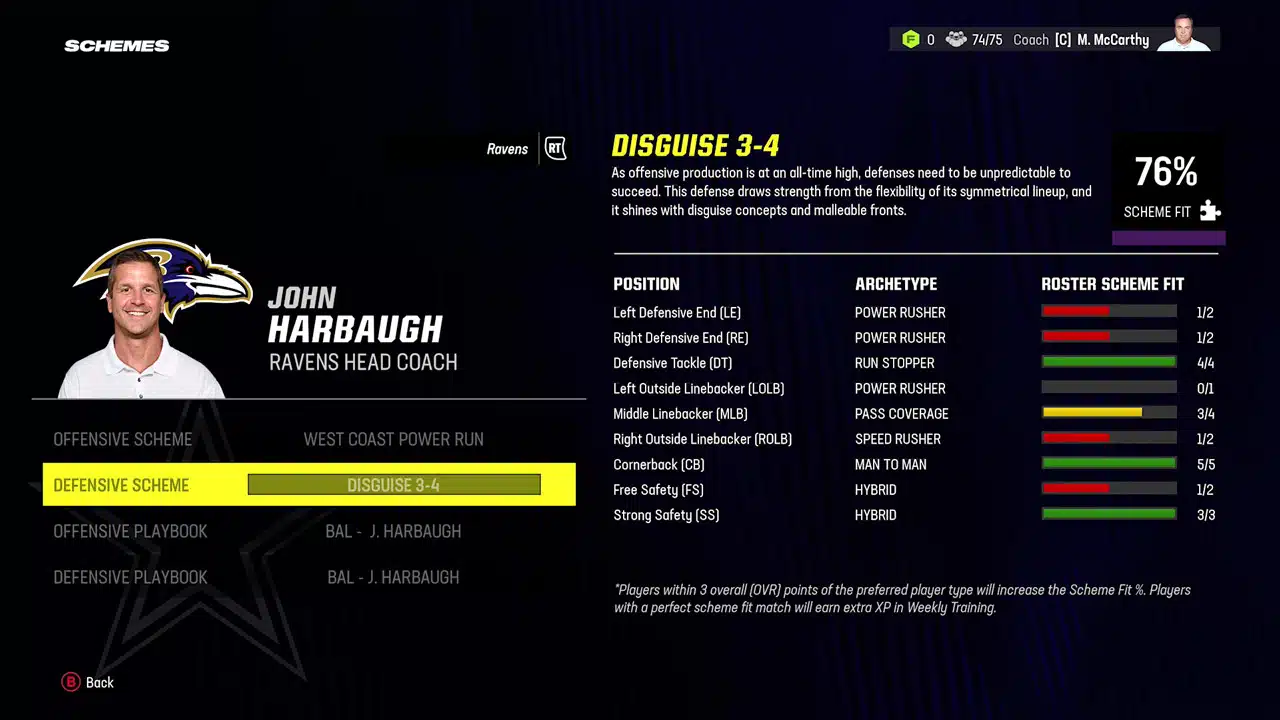Click the SCHEMES header title
This screenshot has height=720, width=1280.
(116, 45)
